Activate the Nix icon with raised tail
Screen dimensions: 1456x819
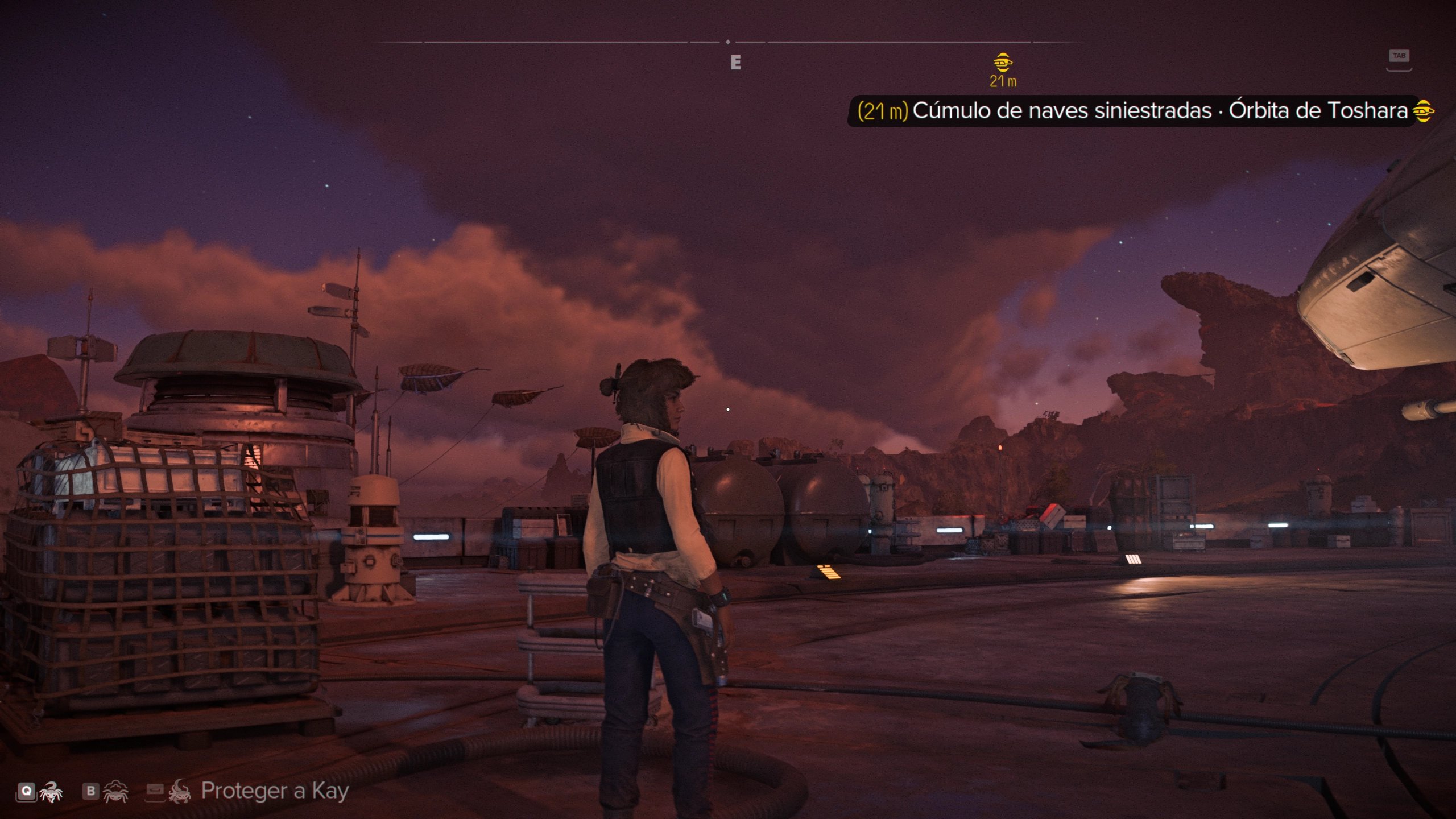[51, 791]
